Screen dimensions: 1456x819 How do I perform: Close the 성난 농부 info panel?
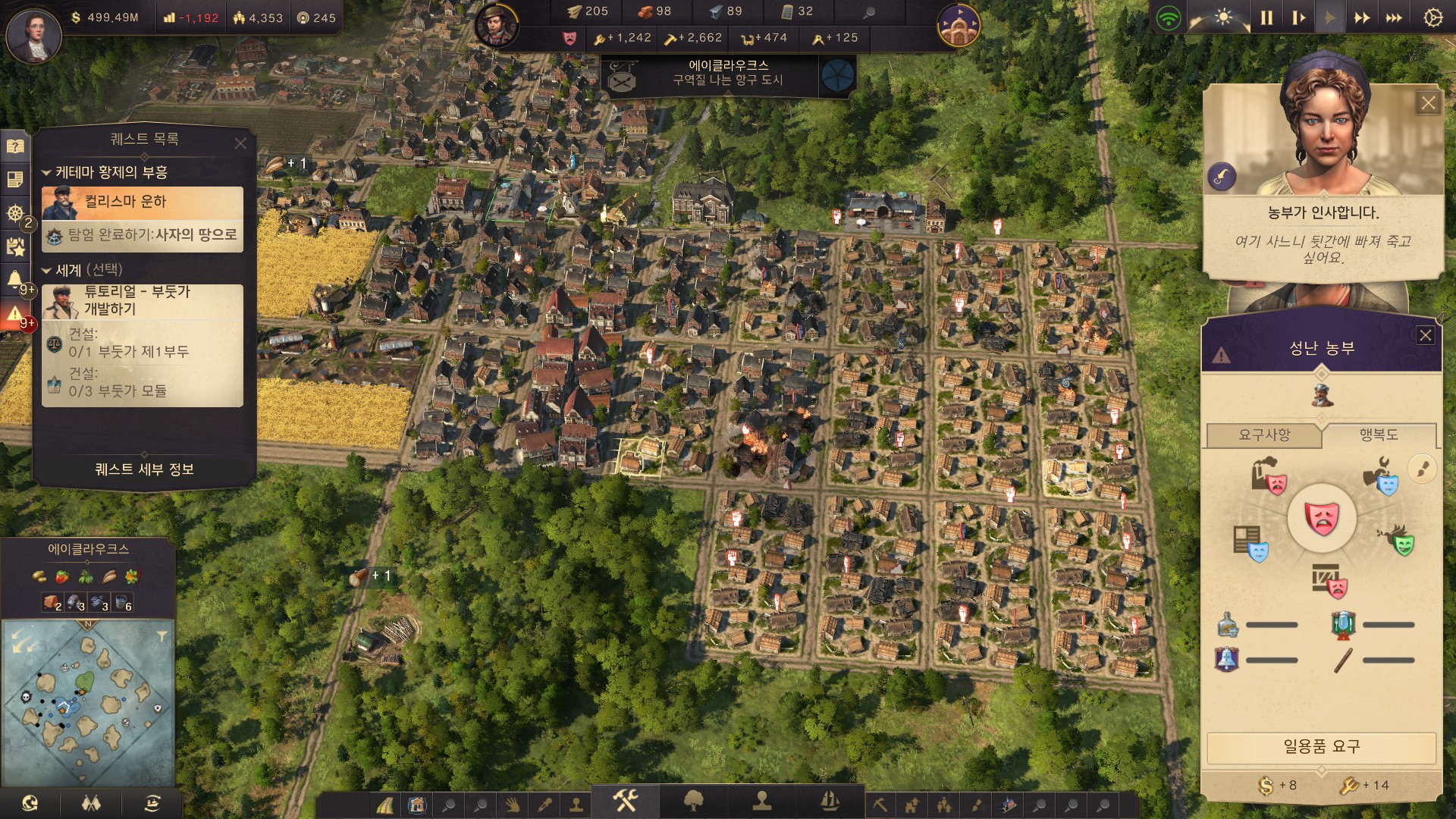1426,335
